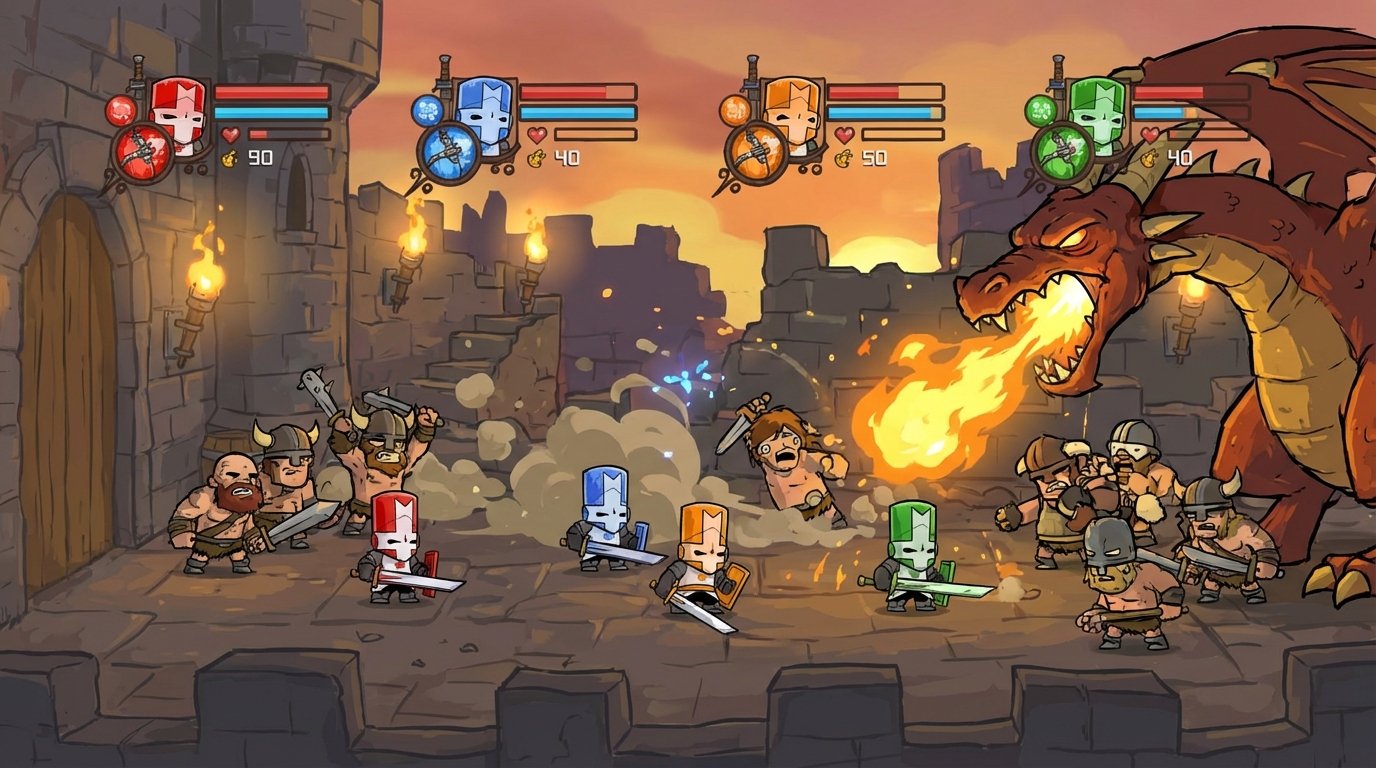Click the gold count reading 50

coord(872,156)
